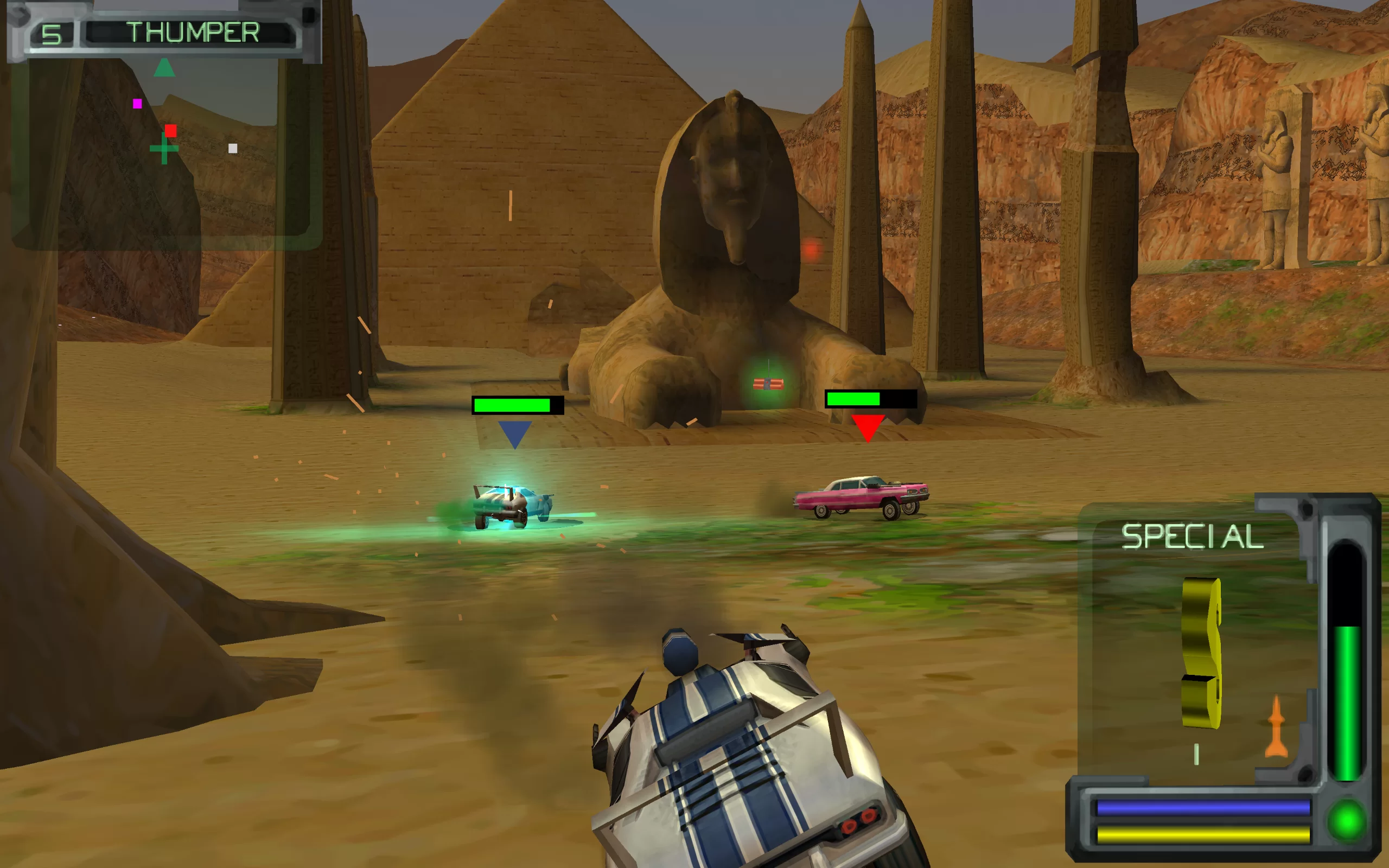Viewport: 1389px width, 868px height.
Task: Target the car with the blue triangle marker
Action: (512, 505)
